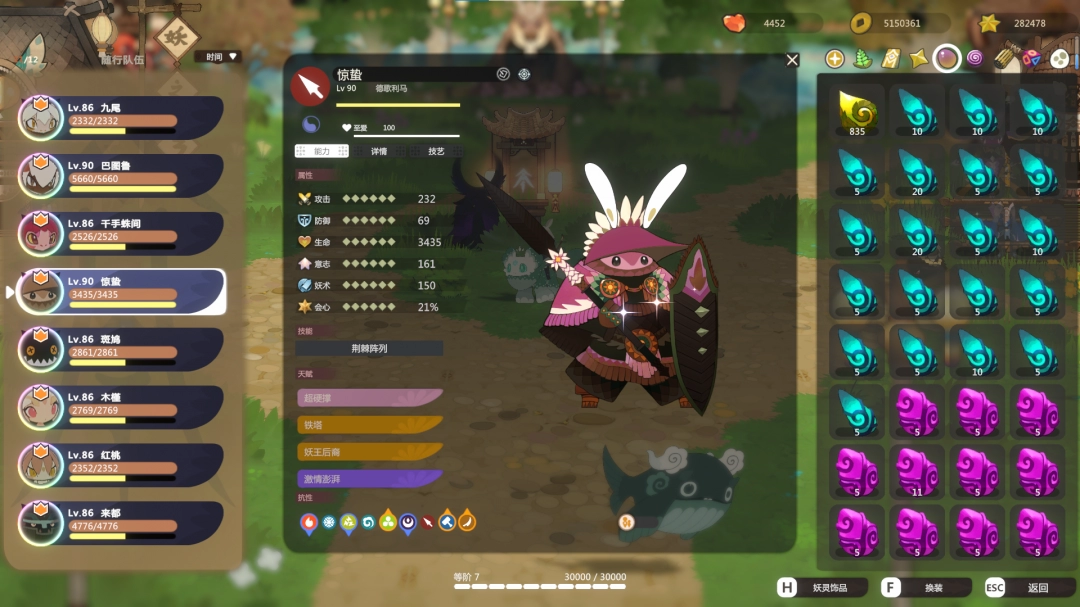This screenshot has width=1080, height=607.
Task: Show the green herb item category
Action: (x=862, y=59)
